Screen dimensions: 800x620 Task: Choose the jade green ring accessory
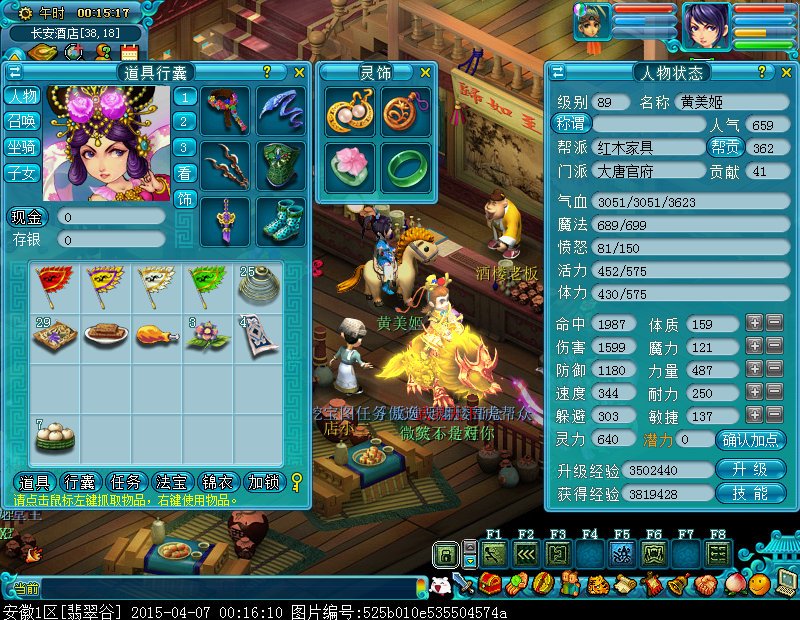click(405, 167)
